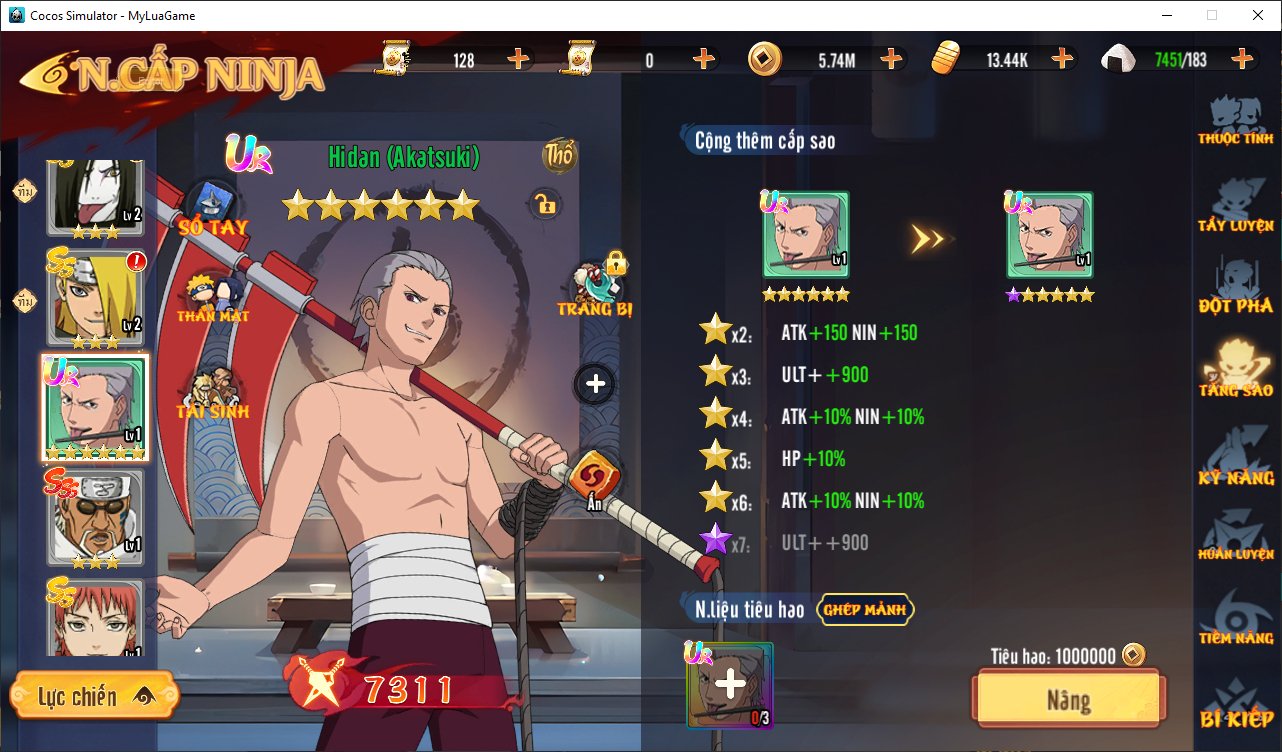The width and height of the screenshot is (1282, 752).
Task: Open the Lực chiến power button
Action: pyautogui.click(x=94, y=696)
